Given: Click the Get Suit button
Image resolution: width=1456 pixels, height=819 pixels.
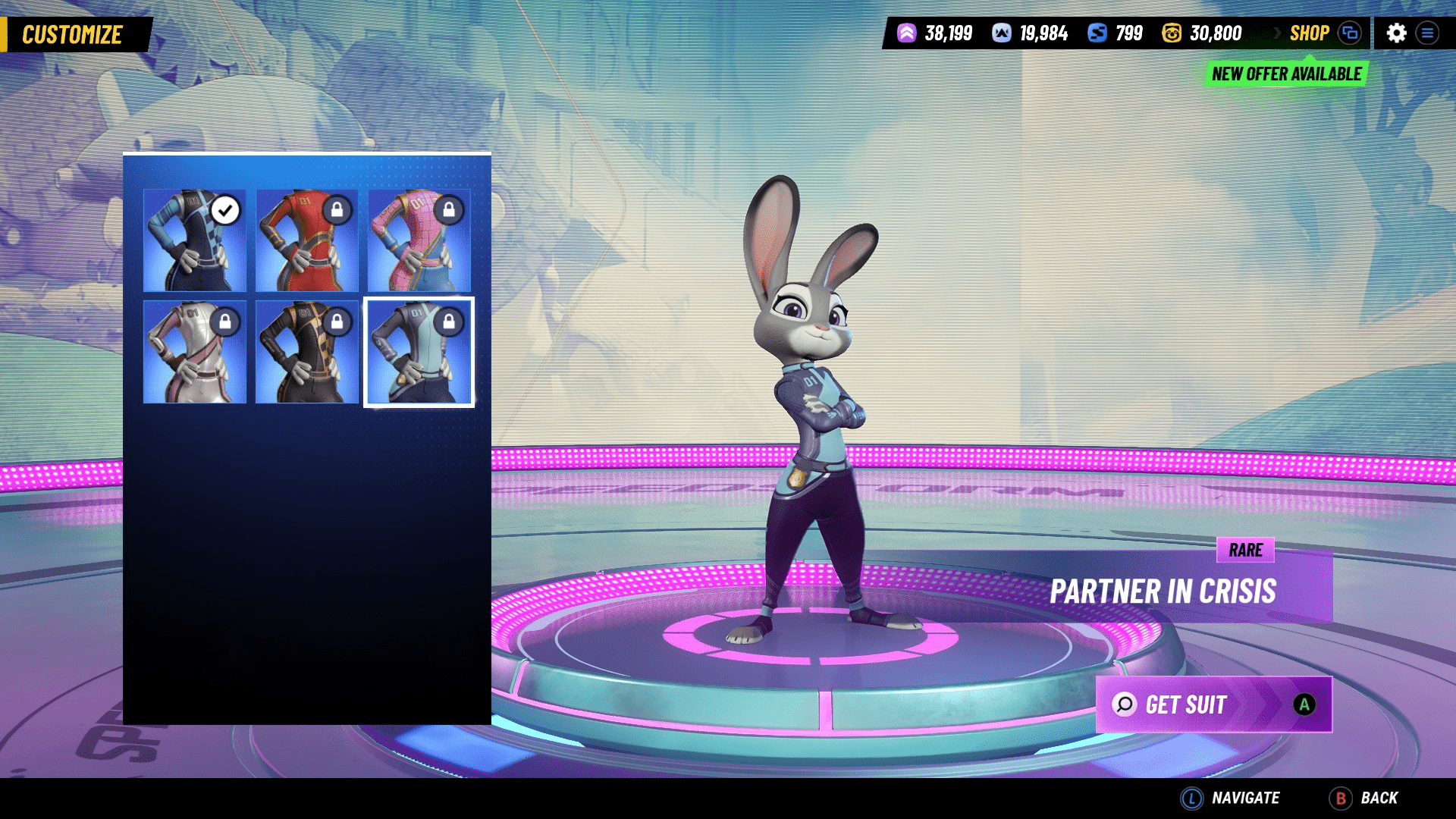Looking at the screenshot, I should pos(1213,704).
